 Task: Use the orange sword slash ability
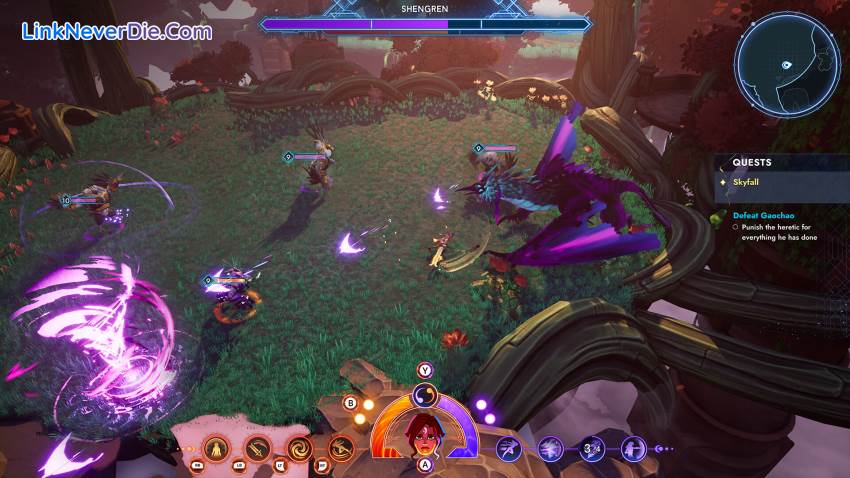(258, 449)
